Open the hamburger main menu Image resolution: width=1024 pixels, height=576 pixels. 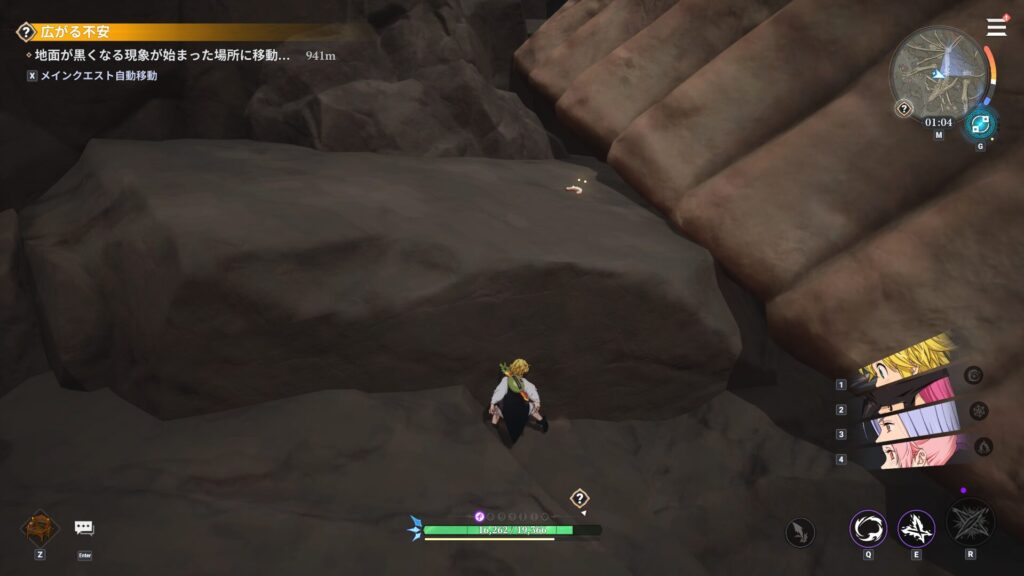click(x=996, y=27)
